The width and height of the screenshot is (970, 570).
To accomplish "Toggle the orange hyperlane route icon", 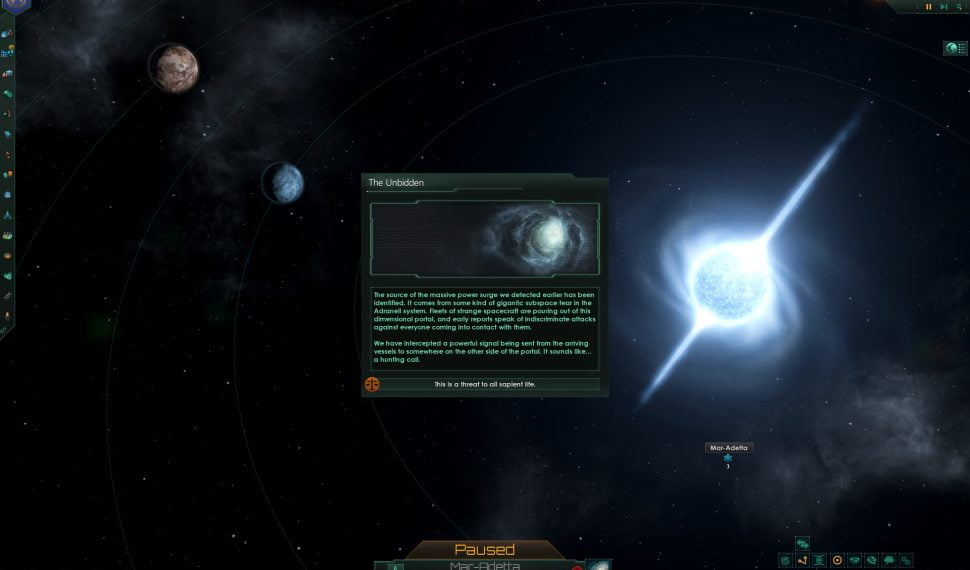I will click(x=802, y=560).
